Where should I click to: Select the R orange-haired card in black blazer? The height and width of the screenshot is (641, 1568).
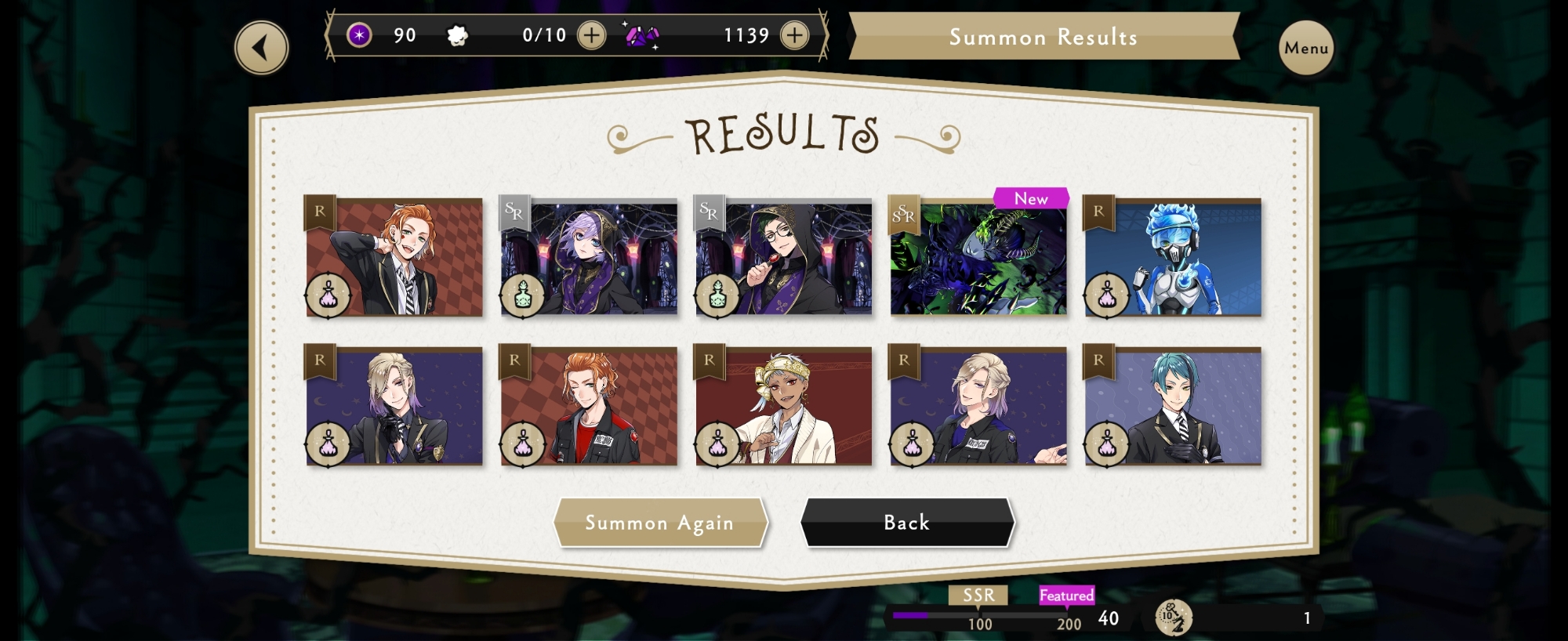(394, 257)
